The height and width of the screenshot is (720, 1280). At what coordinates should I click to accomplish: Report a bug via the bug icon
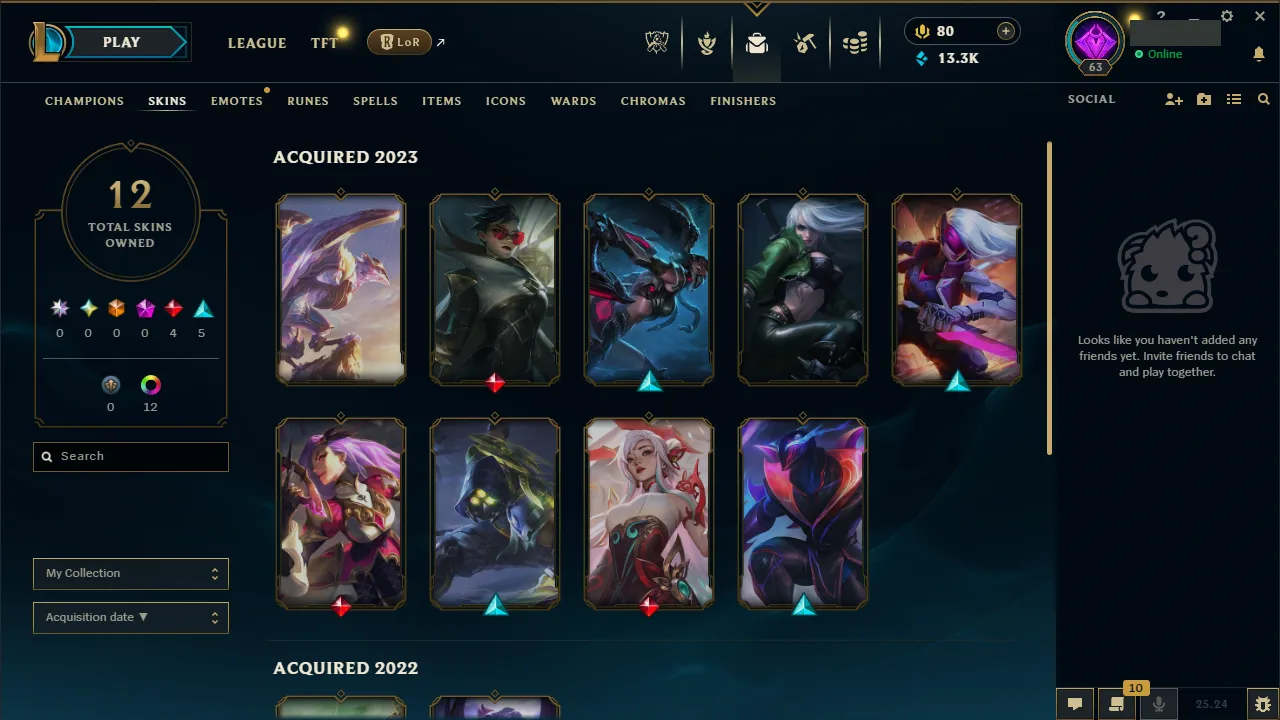coord(1262,703)
